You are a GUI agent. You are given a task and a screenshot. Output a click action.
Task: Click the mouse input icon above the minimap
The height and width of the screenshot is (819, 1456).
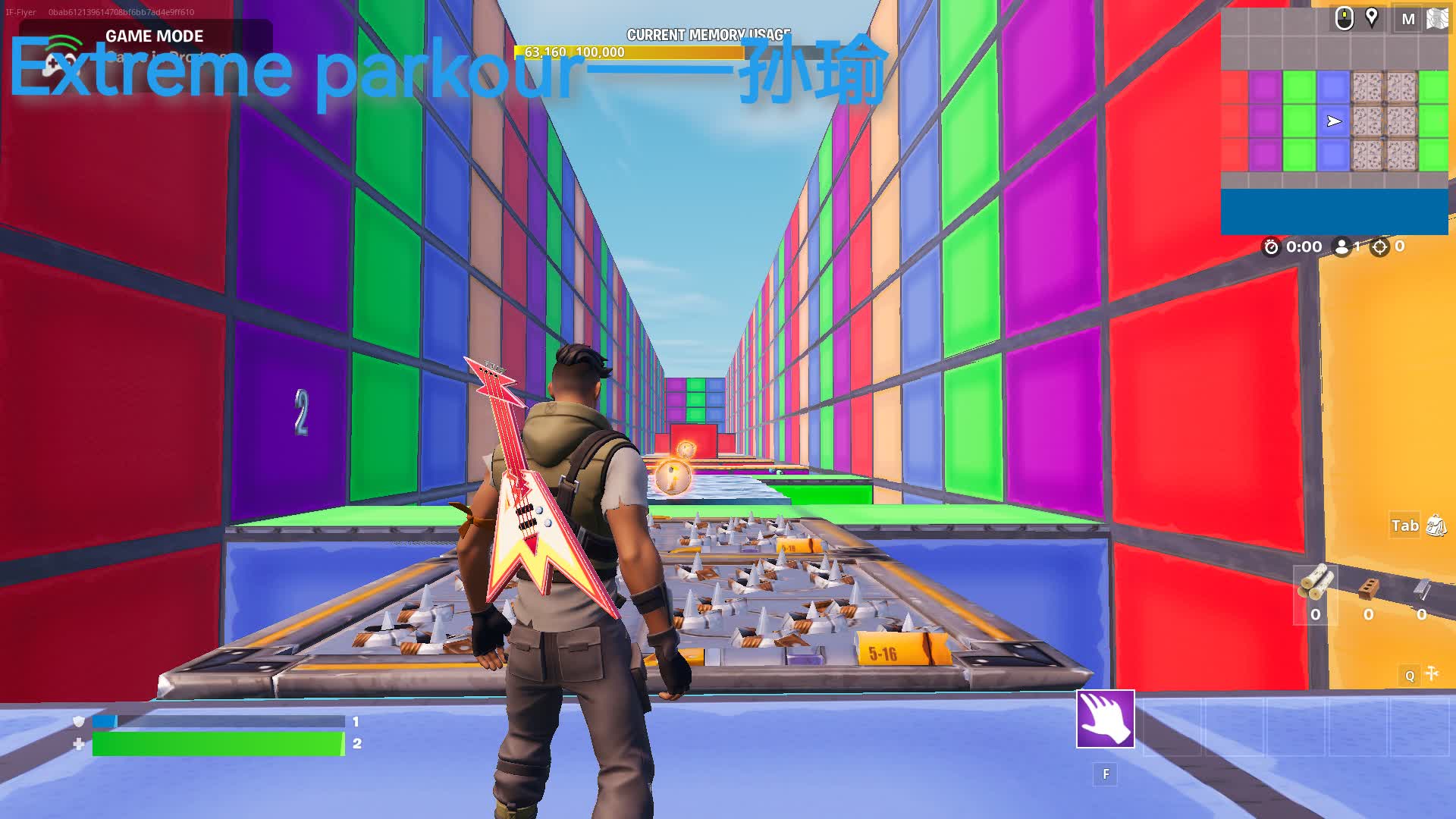pos(1346,17)
